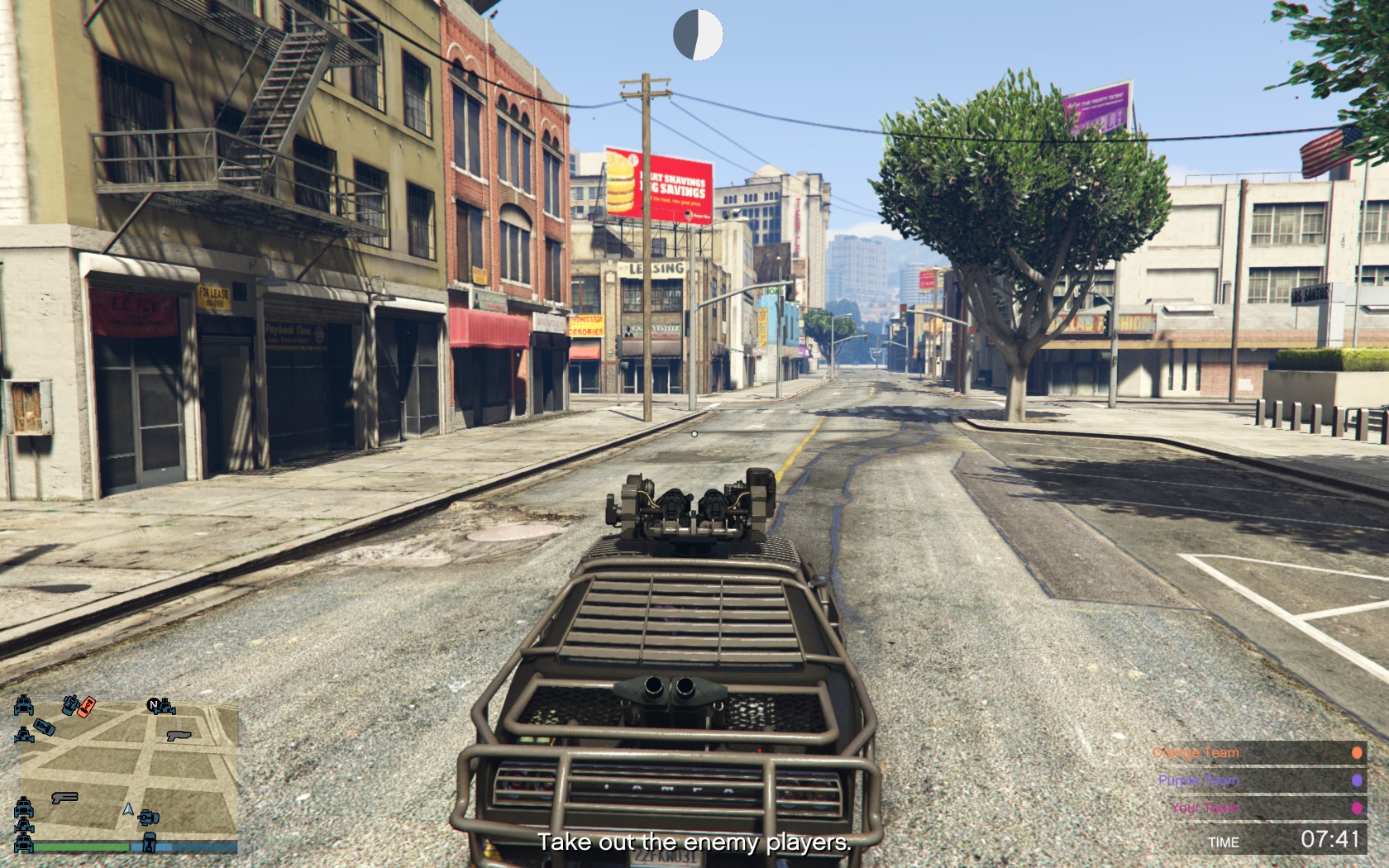Select the Purple Team scoreboard row
Viewport: 1389px width, 868px height.
point(1257,780)
